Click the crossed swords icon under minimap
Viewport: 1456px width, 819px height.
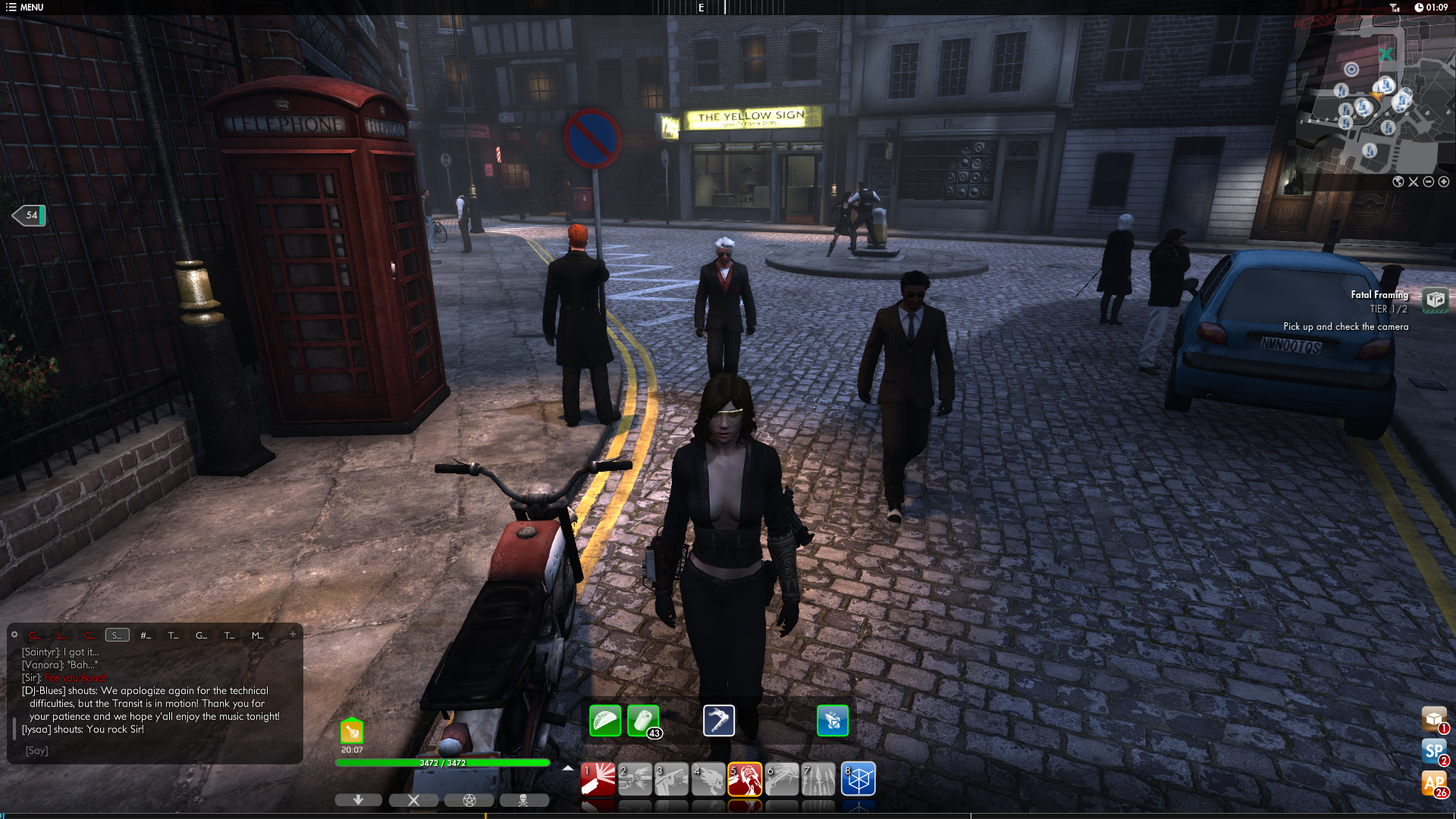(1414, 182)
